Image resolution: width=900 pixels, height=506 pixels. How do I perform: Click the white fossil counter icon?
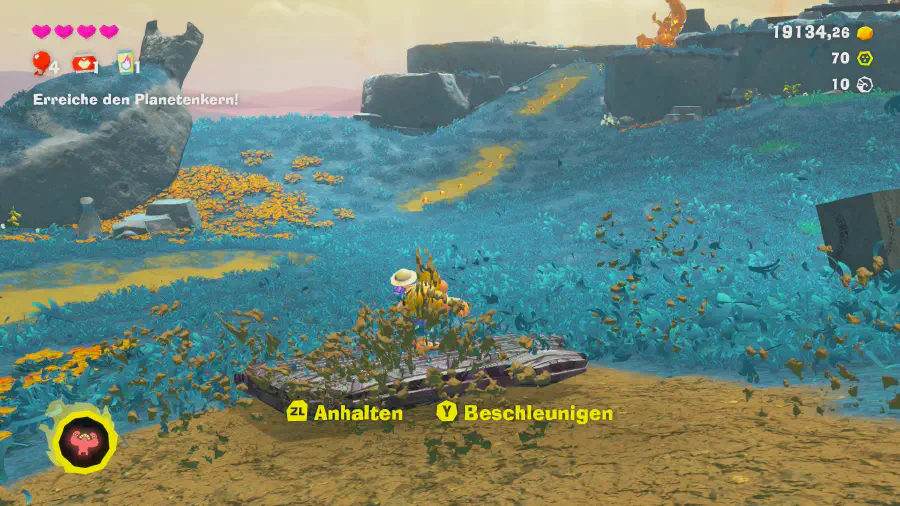866,84
